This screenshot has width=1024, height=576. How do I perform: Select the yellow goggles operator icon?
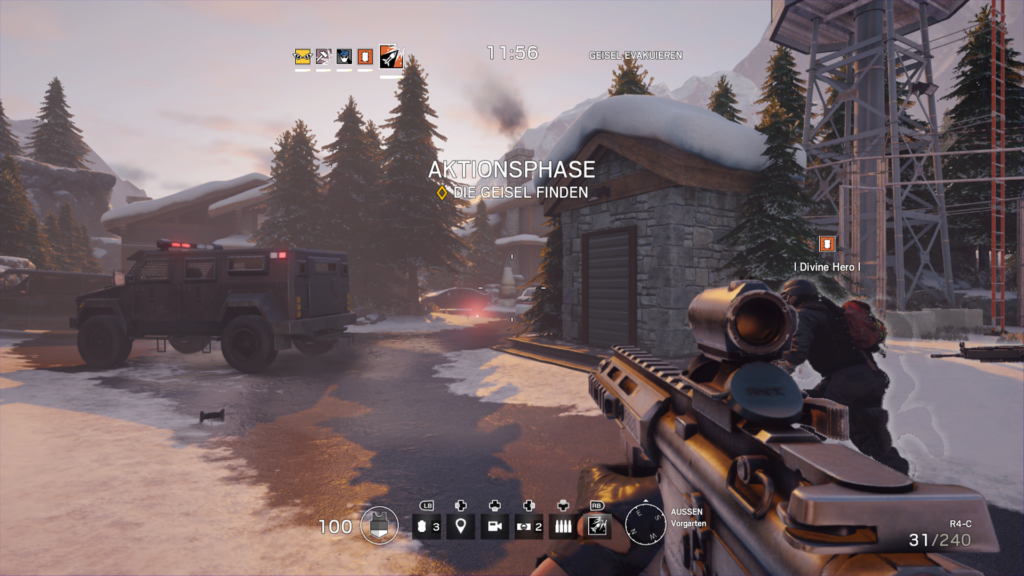302,57
